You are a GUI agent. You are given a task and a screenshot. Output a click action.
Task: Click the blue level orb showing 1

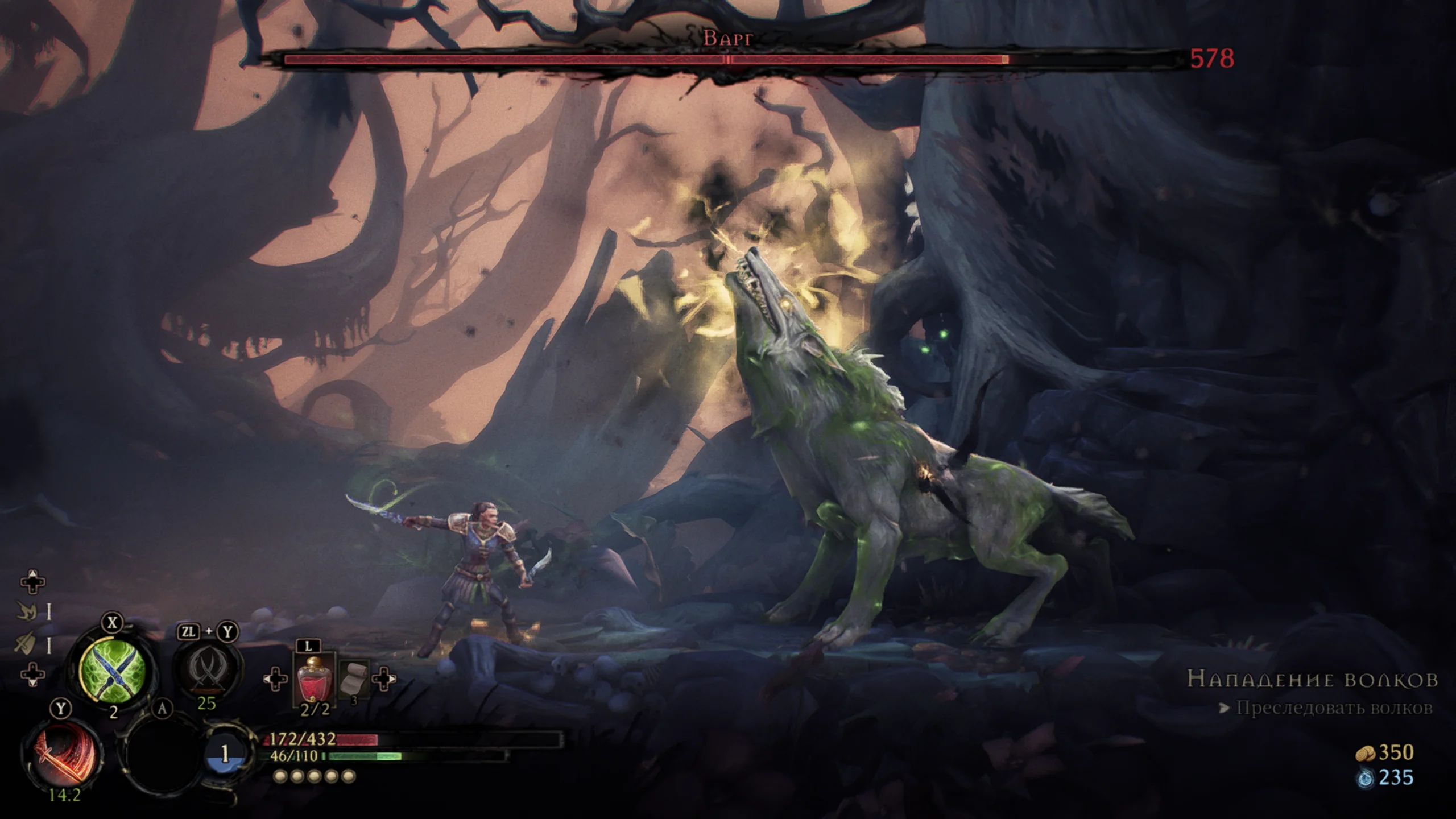point(226,755)
